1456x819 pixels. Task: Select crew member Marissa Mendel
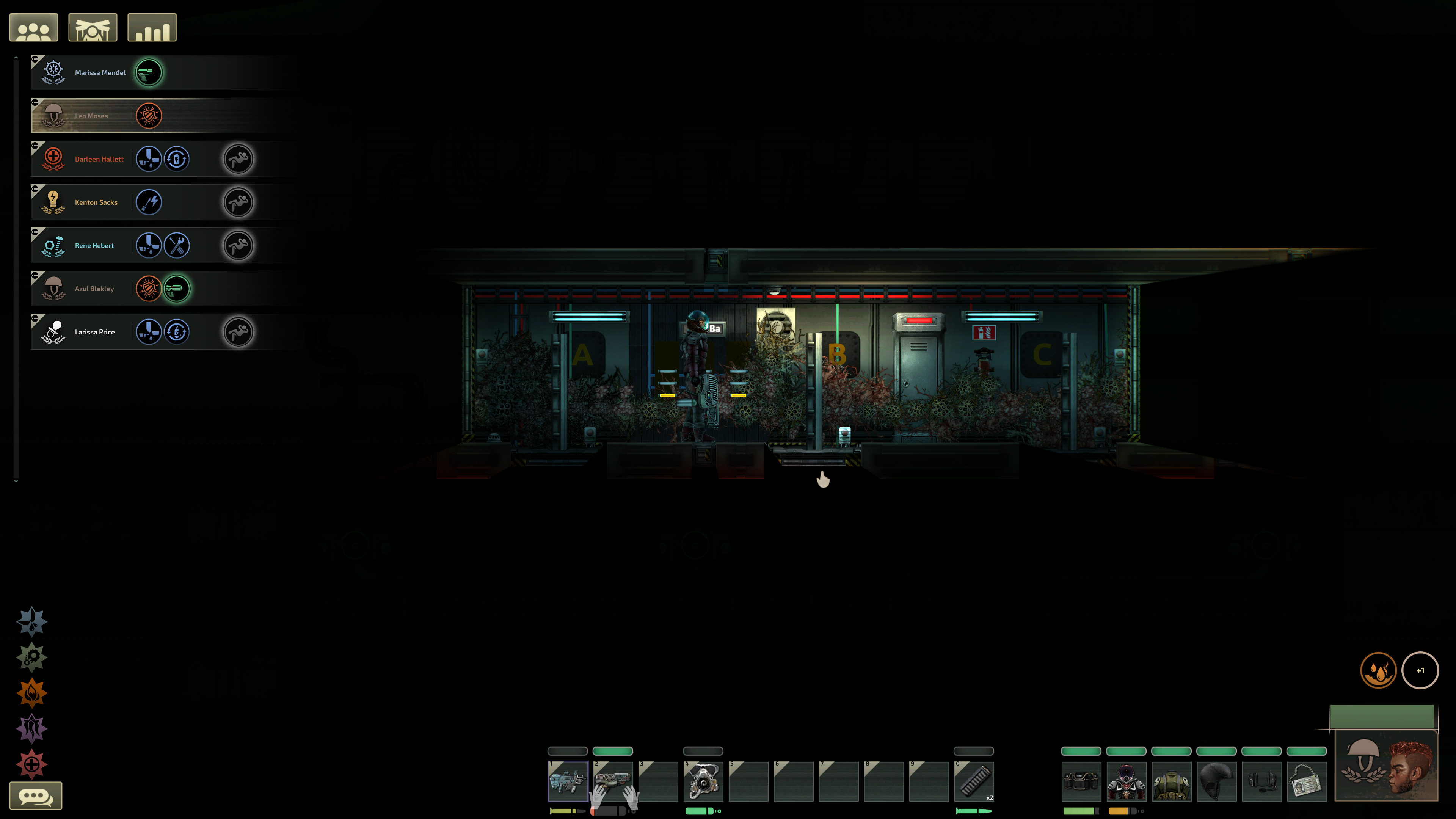[100, 73]
